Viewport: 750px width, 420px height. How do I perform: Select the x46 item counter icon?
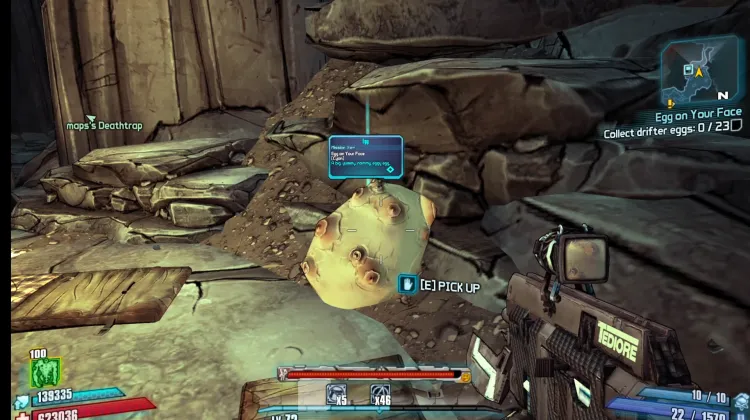click(380, 395)
